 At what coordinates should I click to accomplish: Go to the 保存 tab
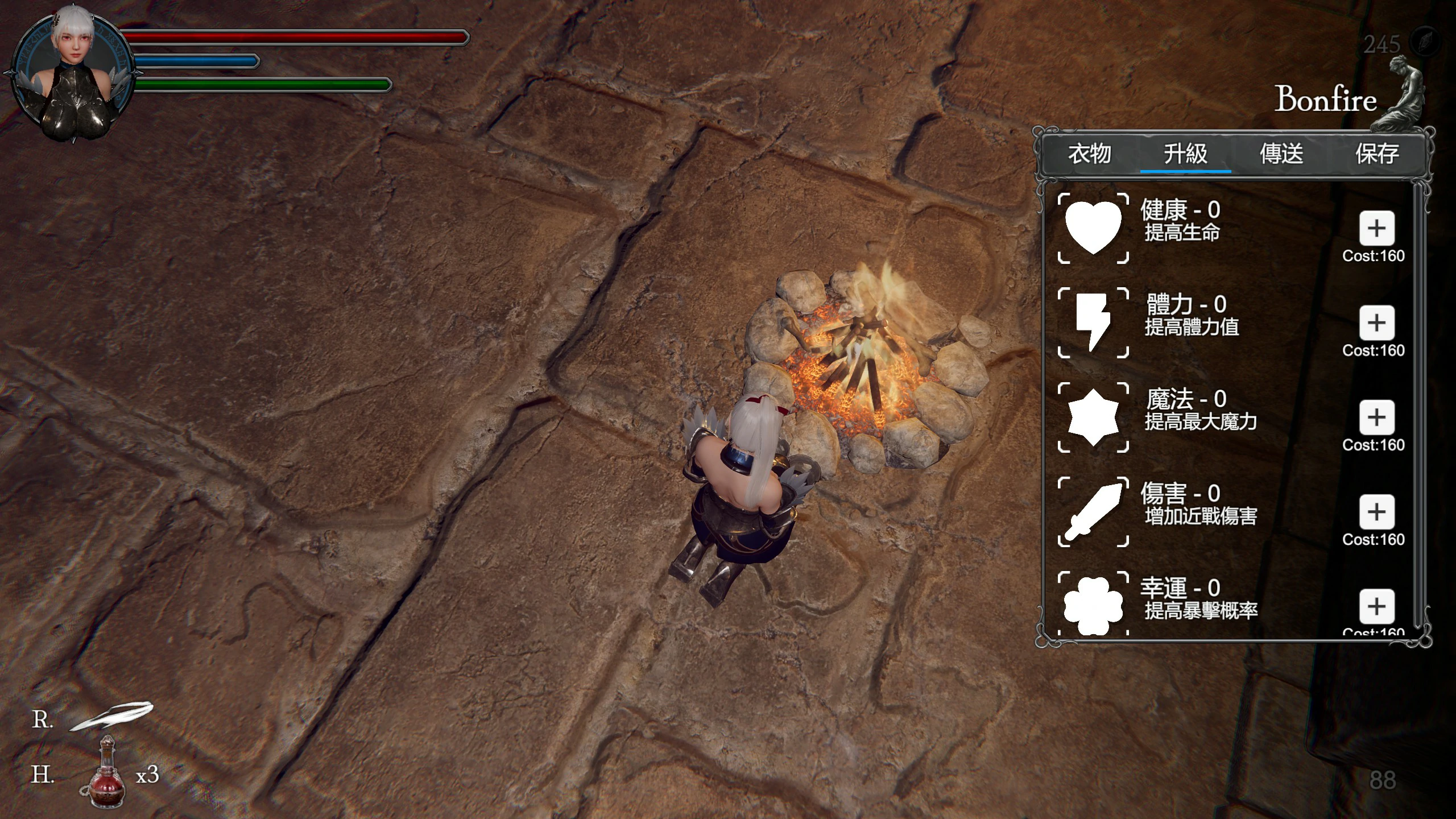(1377, 154)
